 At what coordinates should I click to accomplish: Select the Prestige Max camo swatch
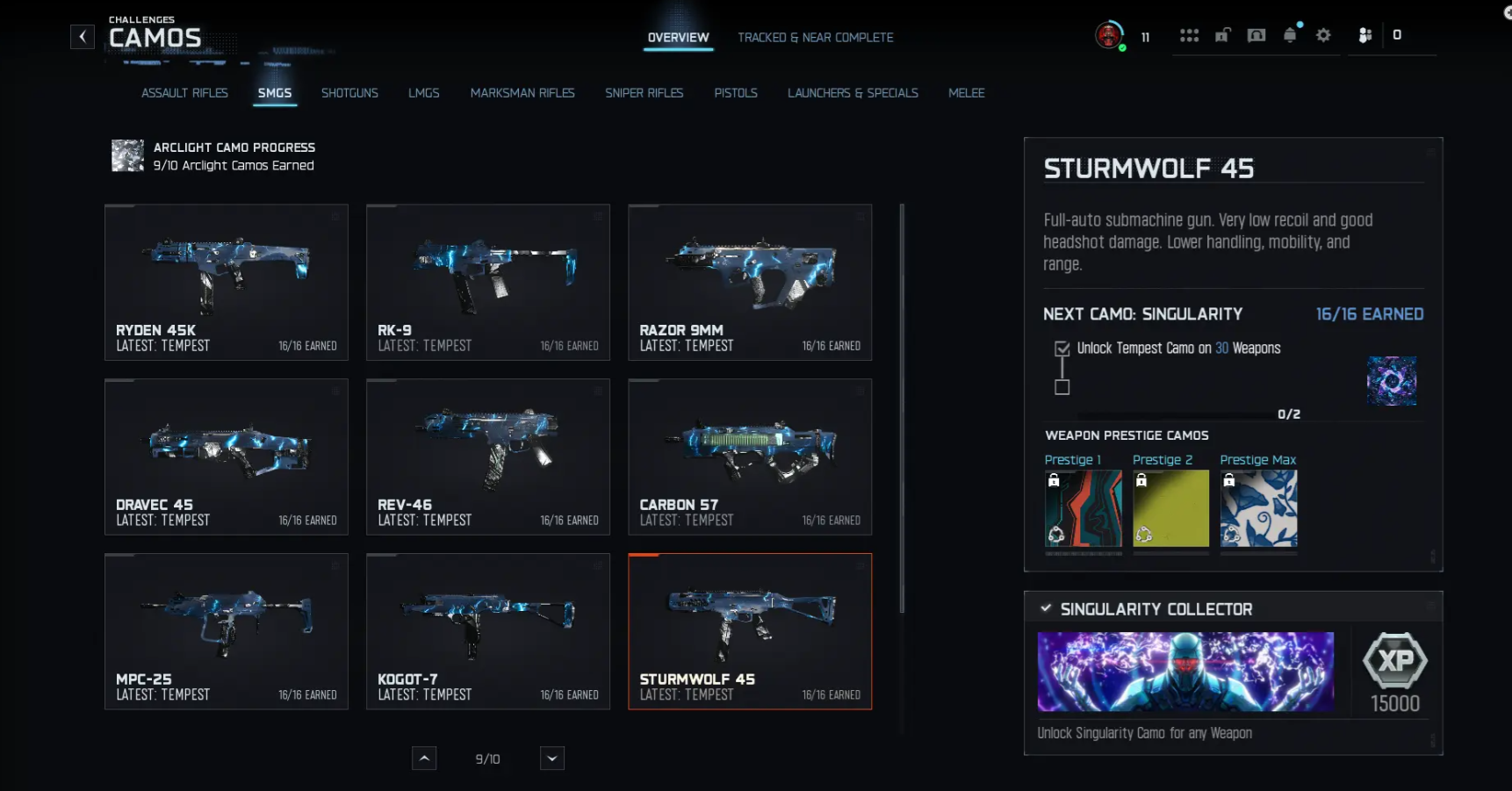1257,509
